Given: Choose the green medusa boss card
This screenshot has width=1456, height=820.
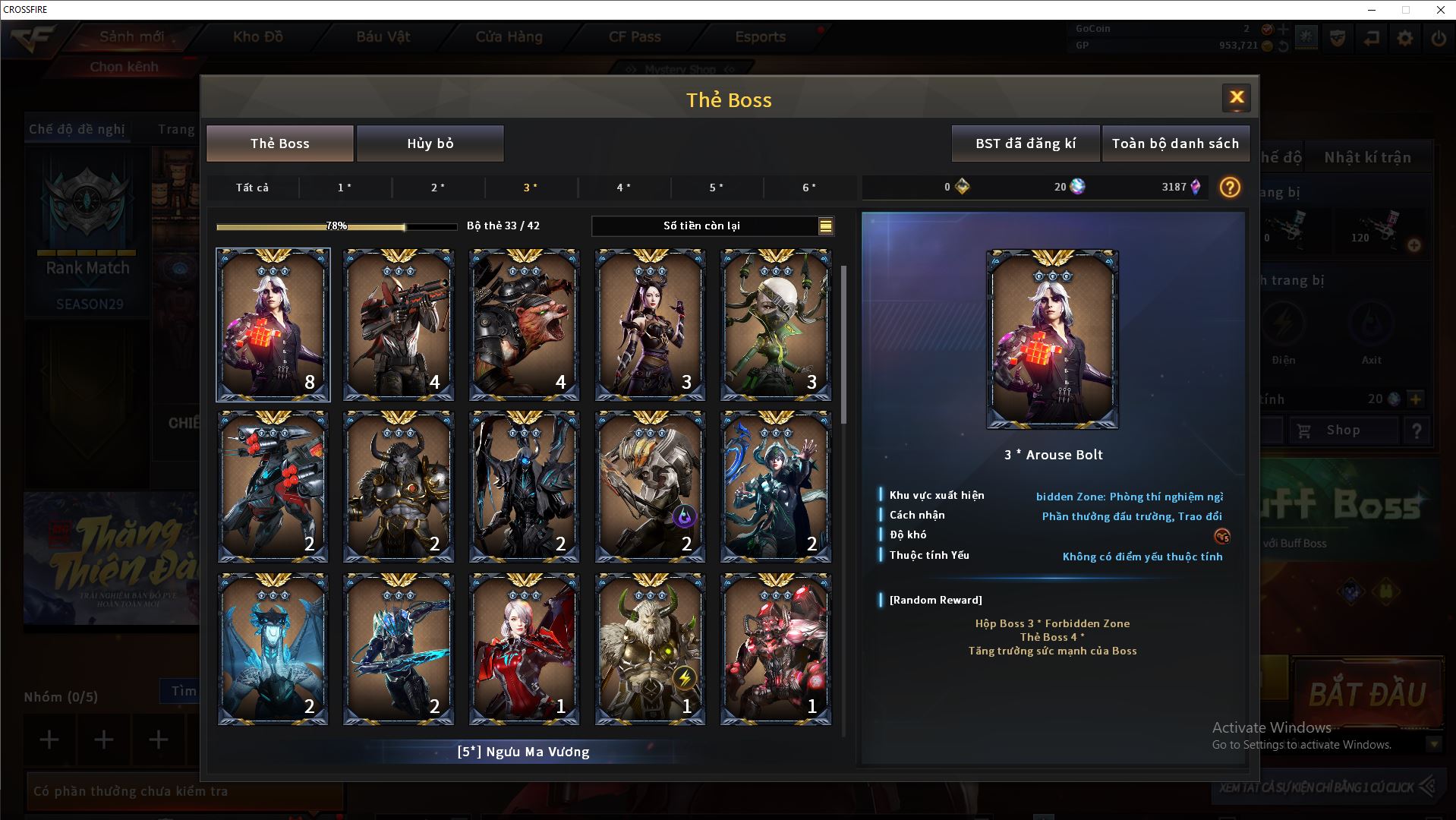Looking at the screenshot, I should point(775,325).
